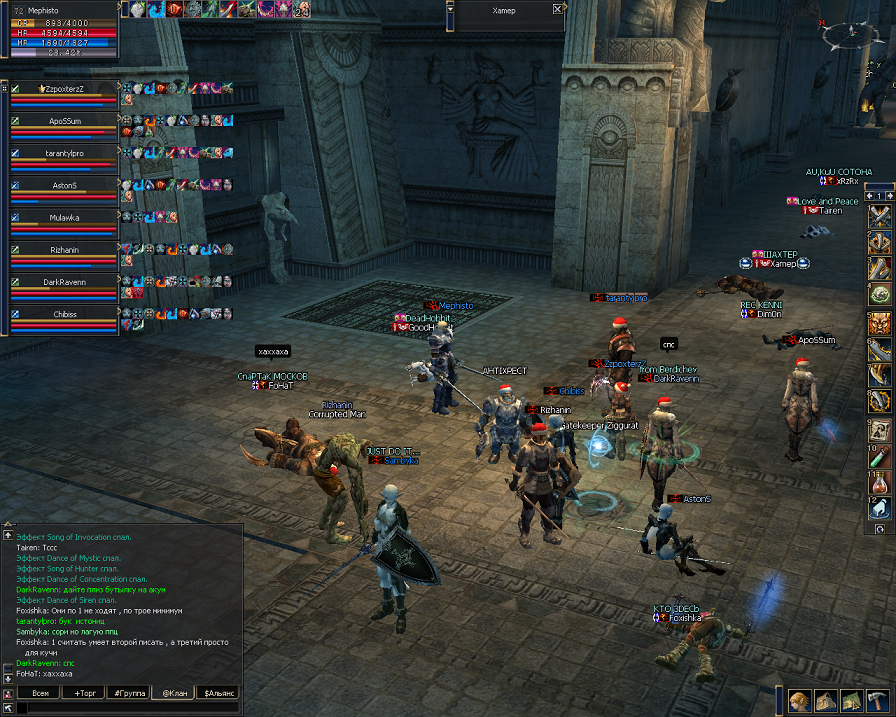The height and width of the screenshot is (717, 896).
Task: Use the orange potion flask in slot 11
Action: click(x=880, y=484)
